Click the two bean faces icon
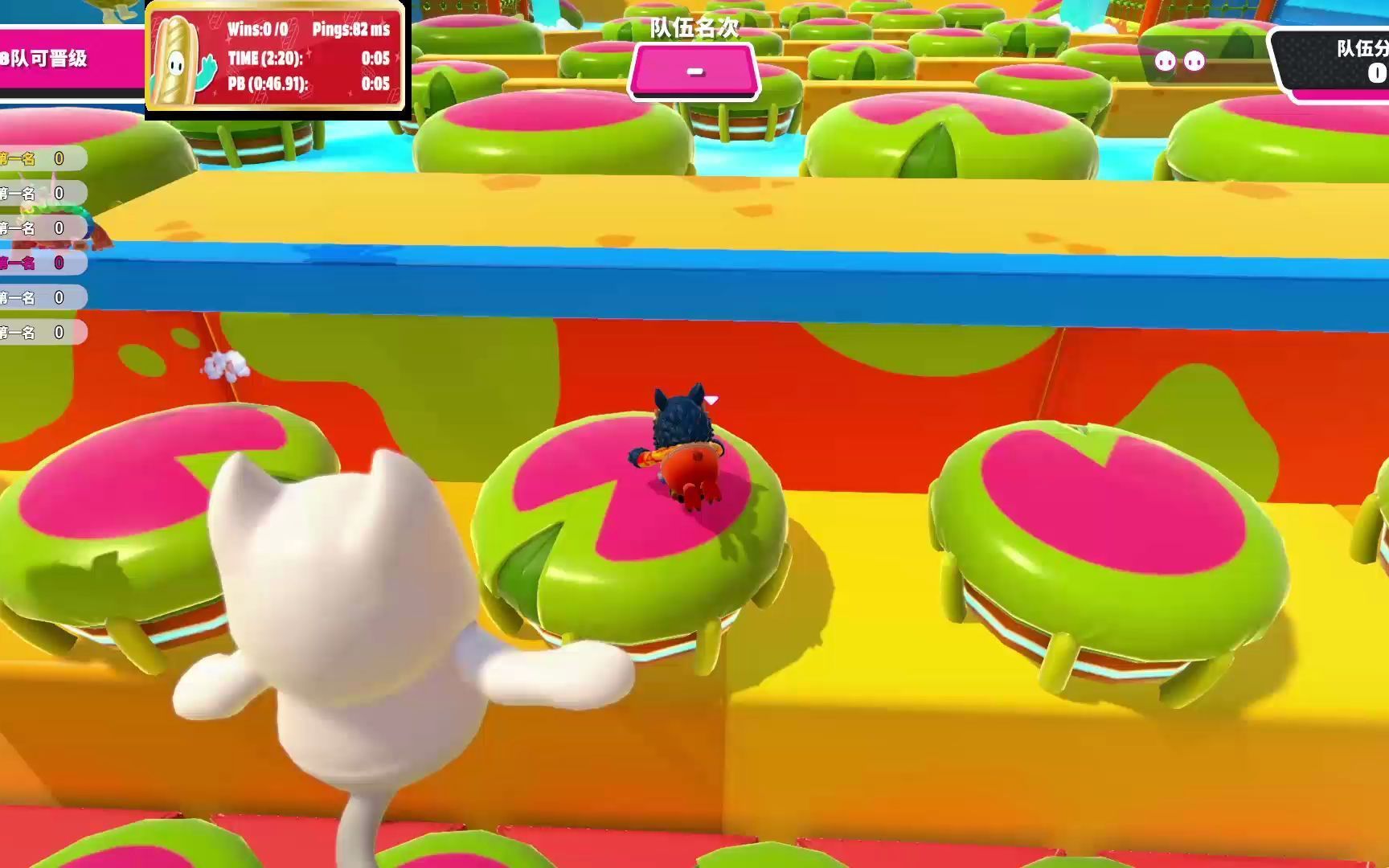Viewport: 1389px width, 868px height. [1179, 61]
